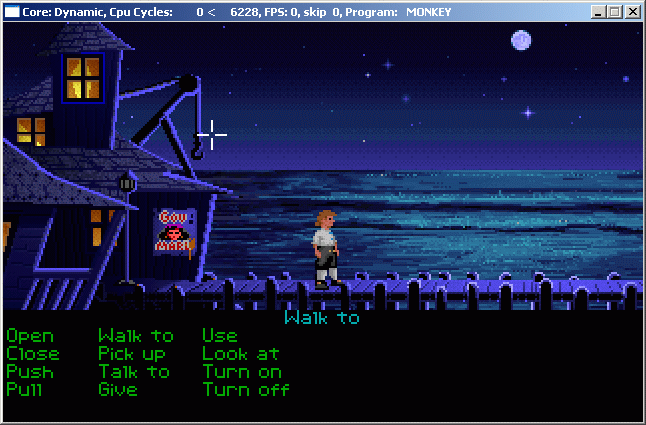Choose the Turn off verb
646x425 pixels.
tap(246, 390)
